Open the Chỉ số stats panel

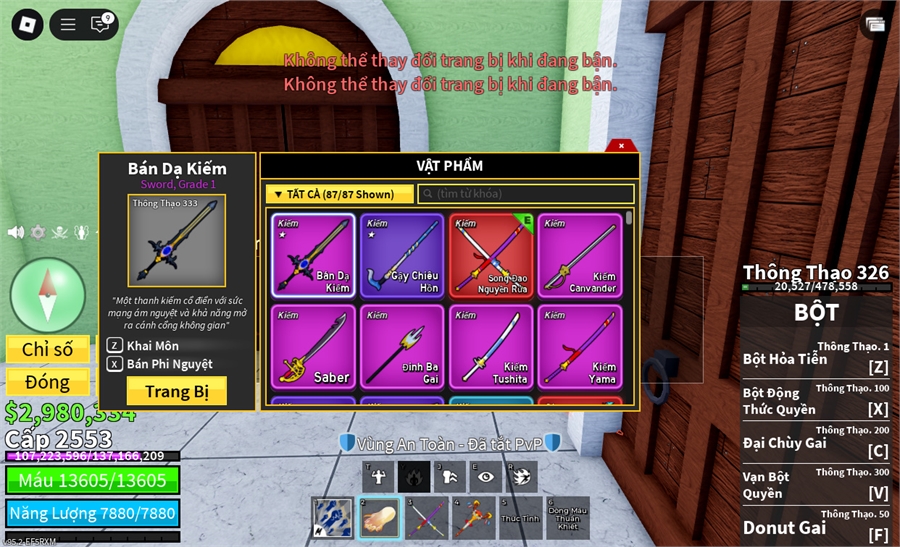[x=48, y=349]
